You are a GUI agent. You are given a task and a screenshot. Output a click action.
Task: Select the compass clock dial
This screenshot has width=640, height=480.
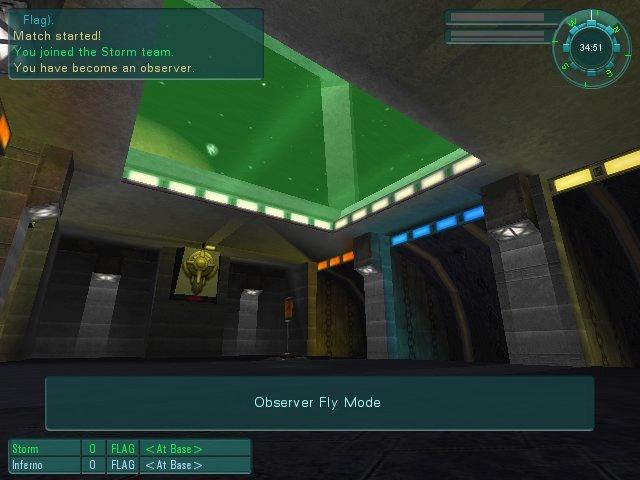point(590,46)
